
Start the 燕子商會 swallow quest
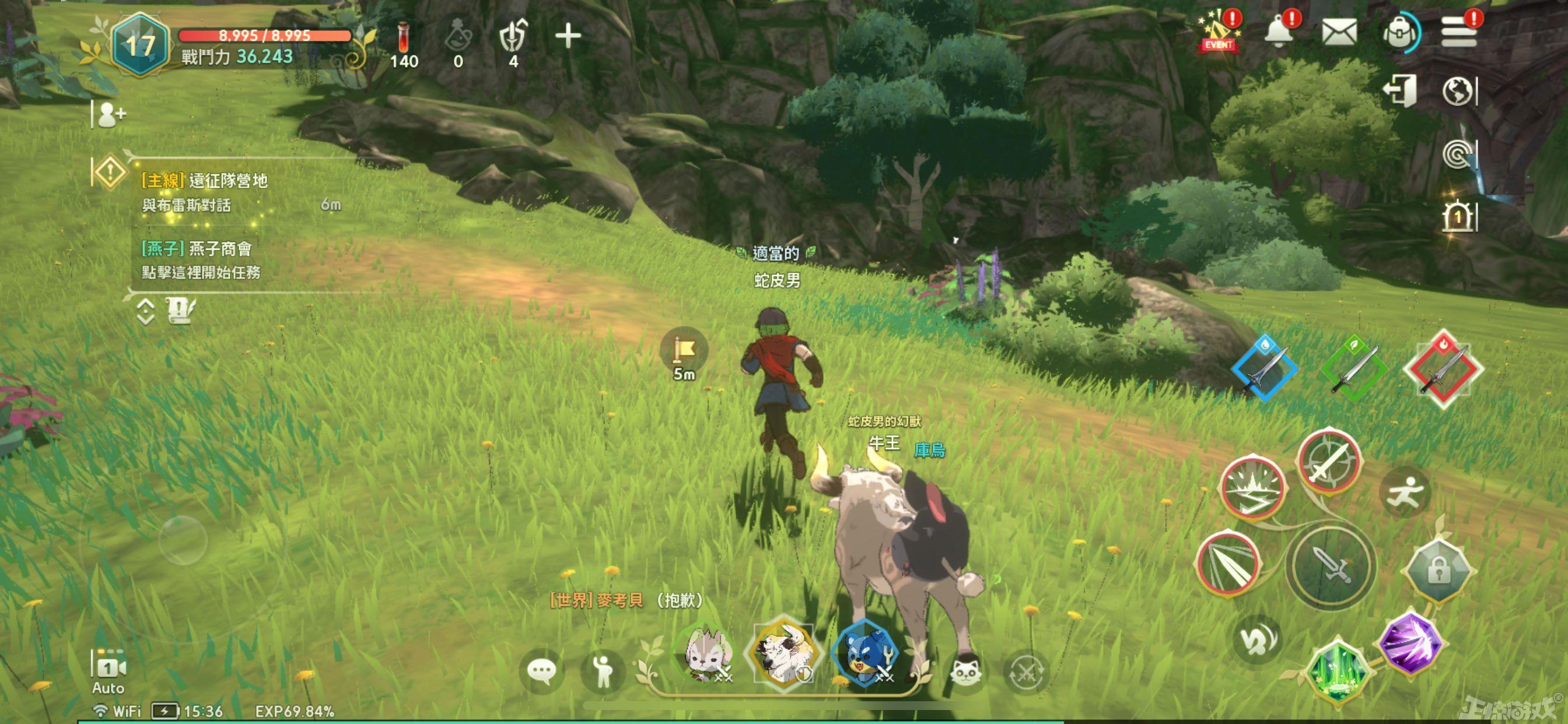point(201,260)
